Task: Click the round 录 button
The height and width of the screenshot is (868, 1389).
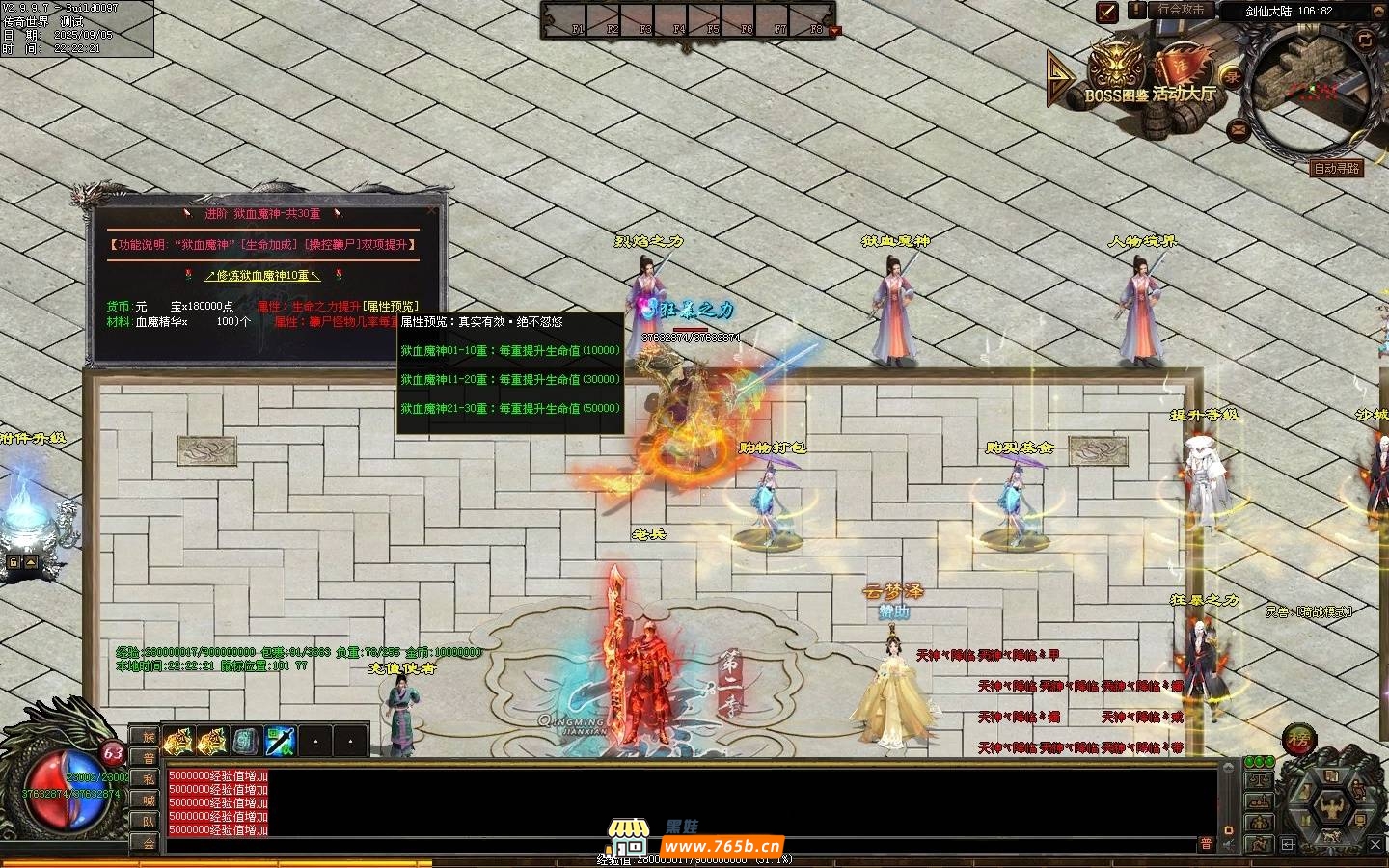Action: coord(1232,77)
